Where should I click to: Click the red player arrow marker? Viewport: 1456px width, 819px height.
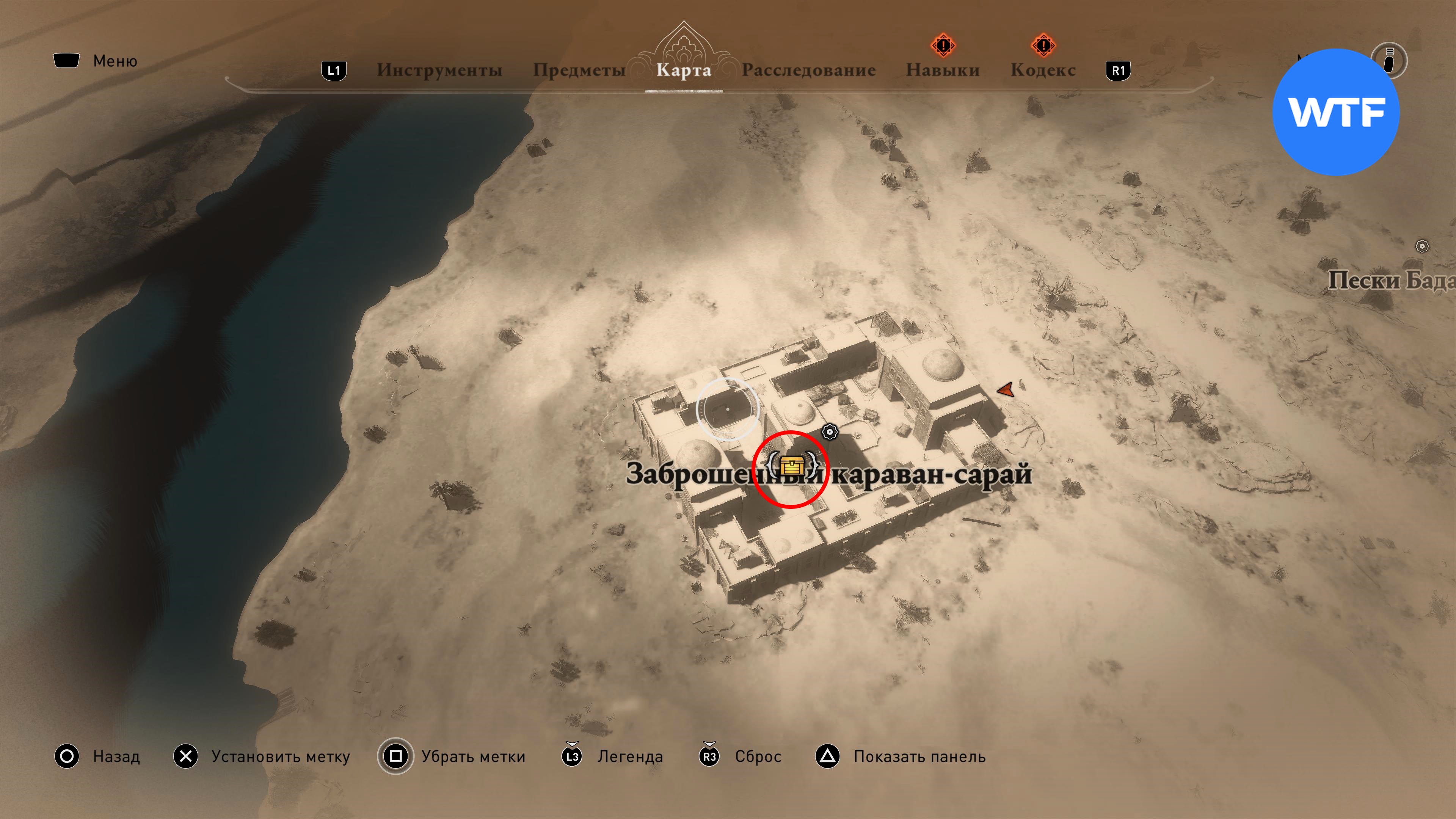pyautogui.click(x=1006, y=389)
